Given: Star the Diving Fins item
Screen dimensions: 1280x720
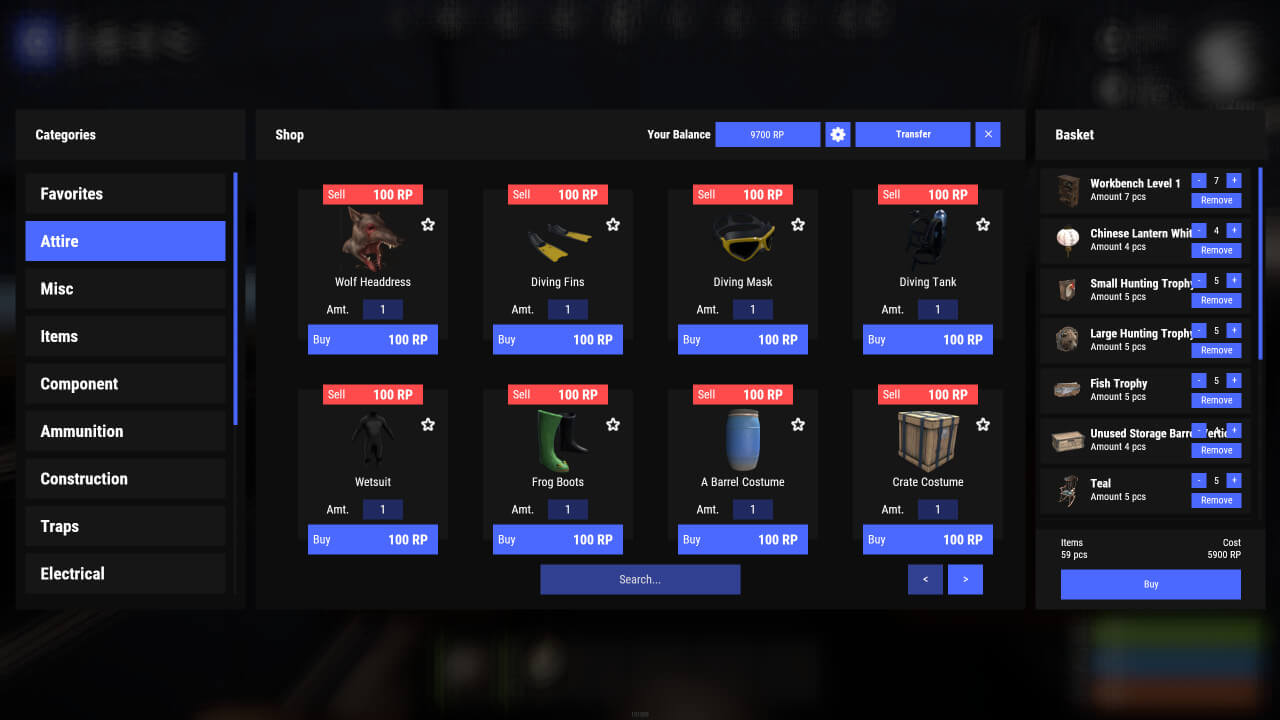Looking at the screenshot, I should point(613,224).
